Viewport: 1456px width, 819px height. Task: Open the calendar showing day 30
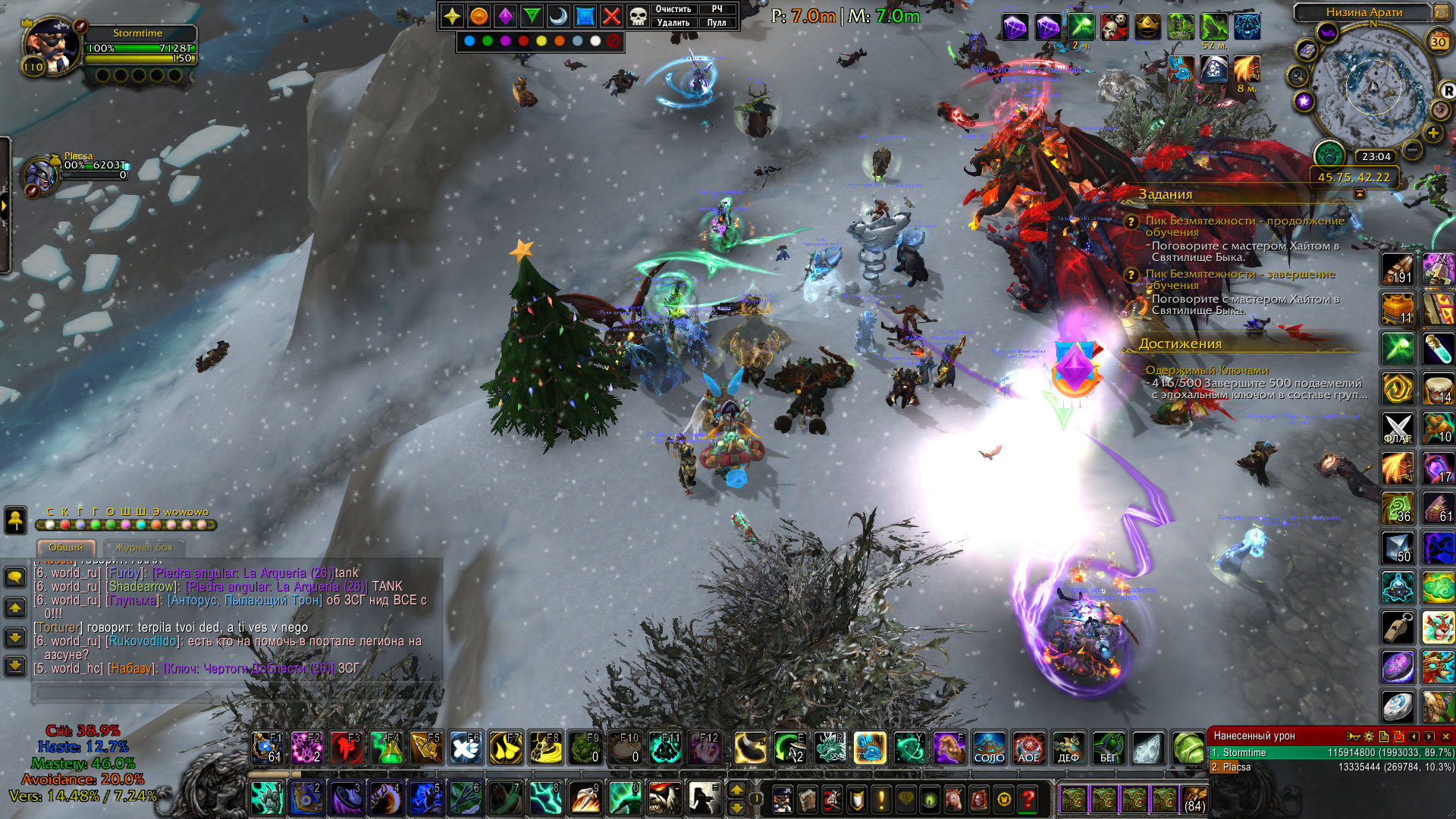[1438, 42]
